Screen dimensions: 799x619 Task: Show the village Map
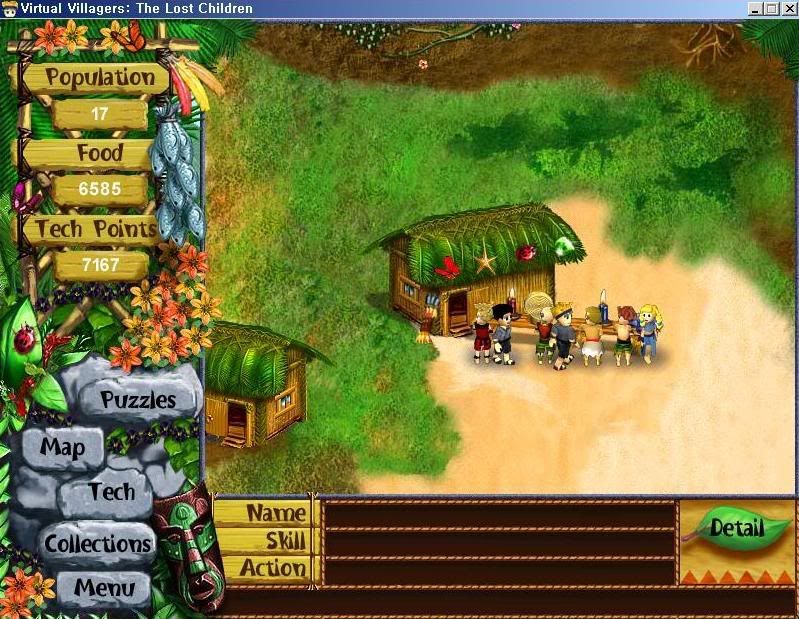62,447
